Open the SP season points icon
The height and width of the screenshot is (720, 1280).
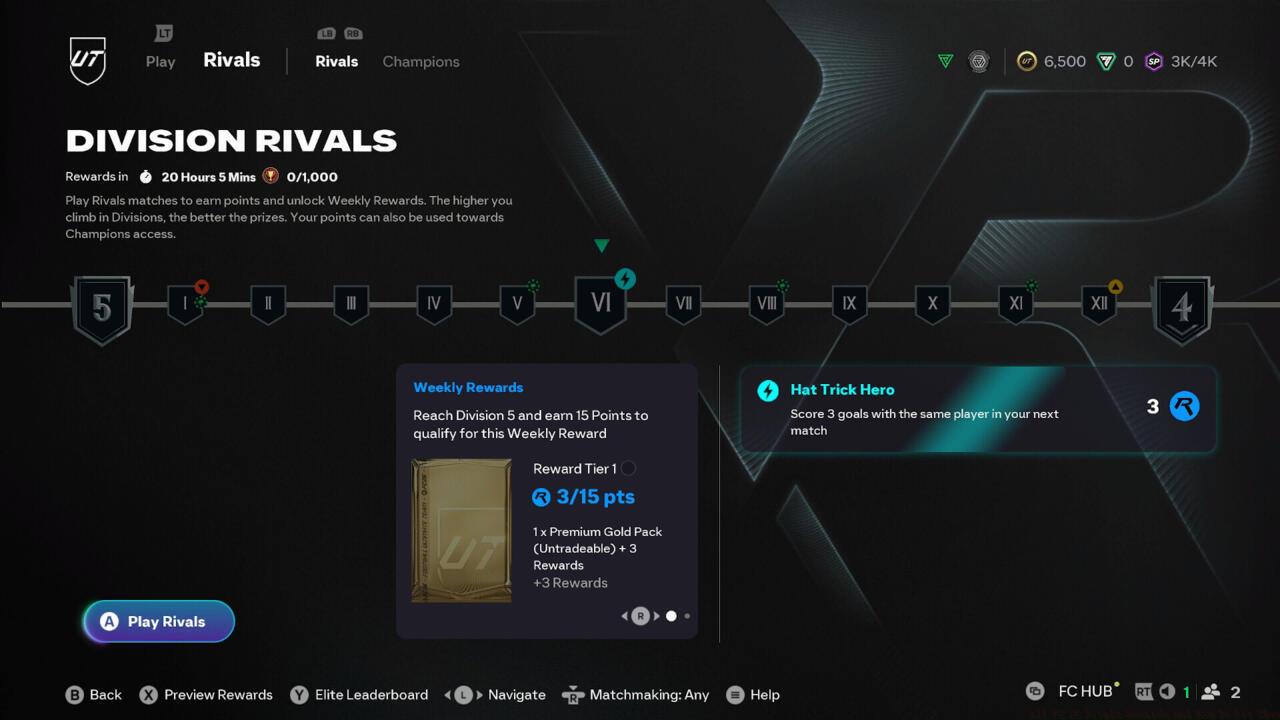tap(1155, 61)
